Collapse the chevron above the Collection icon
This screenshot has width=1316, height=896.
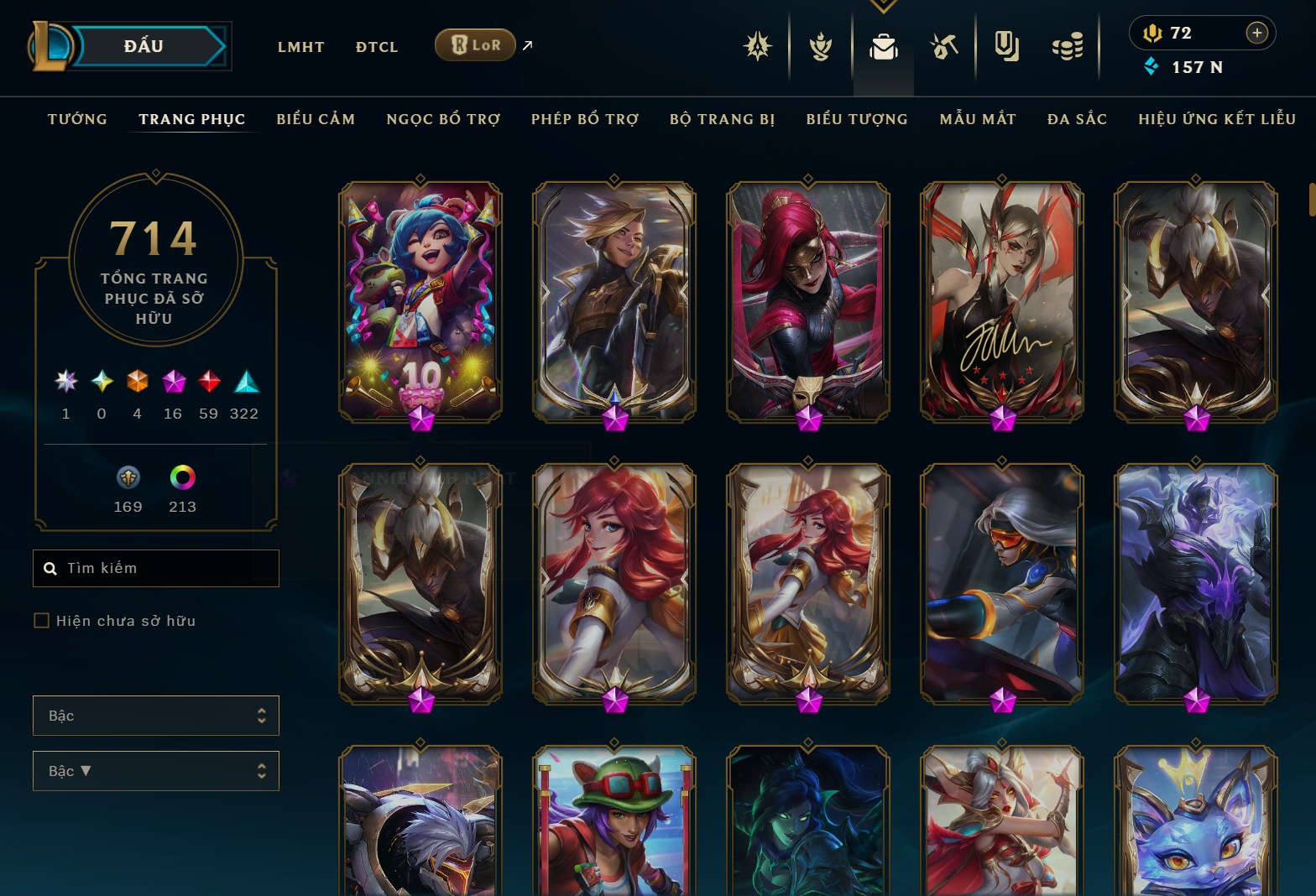[x=884, y=5]
